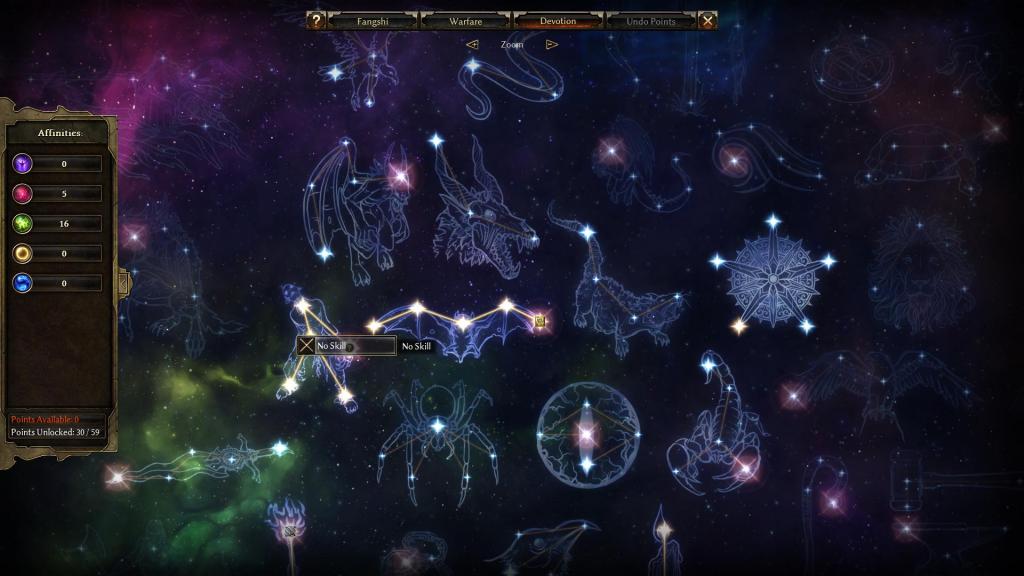This screenshot has height=576, width=1024.
Task: Select the Devotion tab
Action: point(558,21)
